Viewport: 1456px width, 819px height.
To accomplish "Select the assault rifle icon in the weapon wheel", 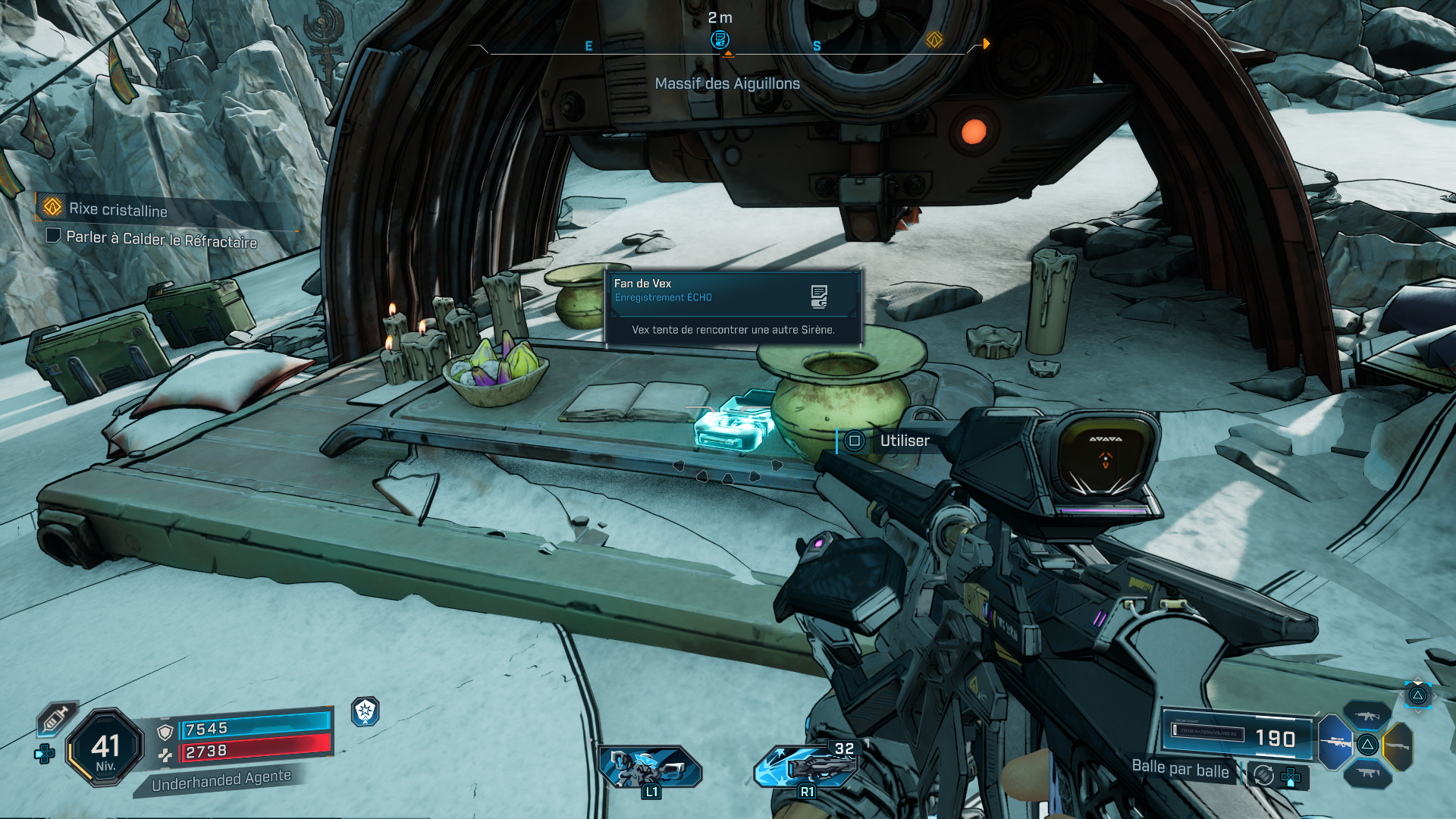I will (1368, 715).
